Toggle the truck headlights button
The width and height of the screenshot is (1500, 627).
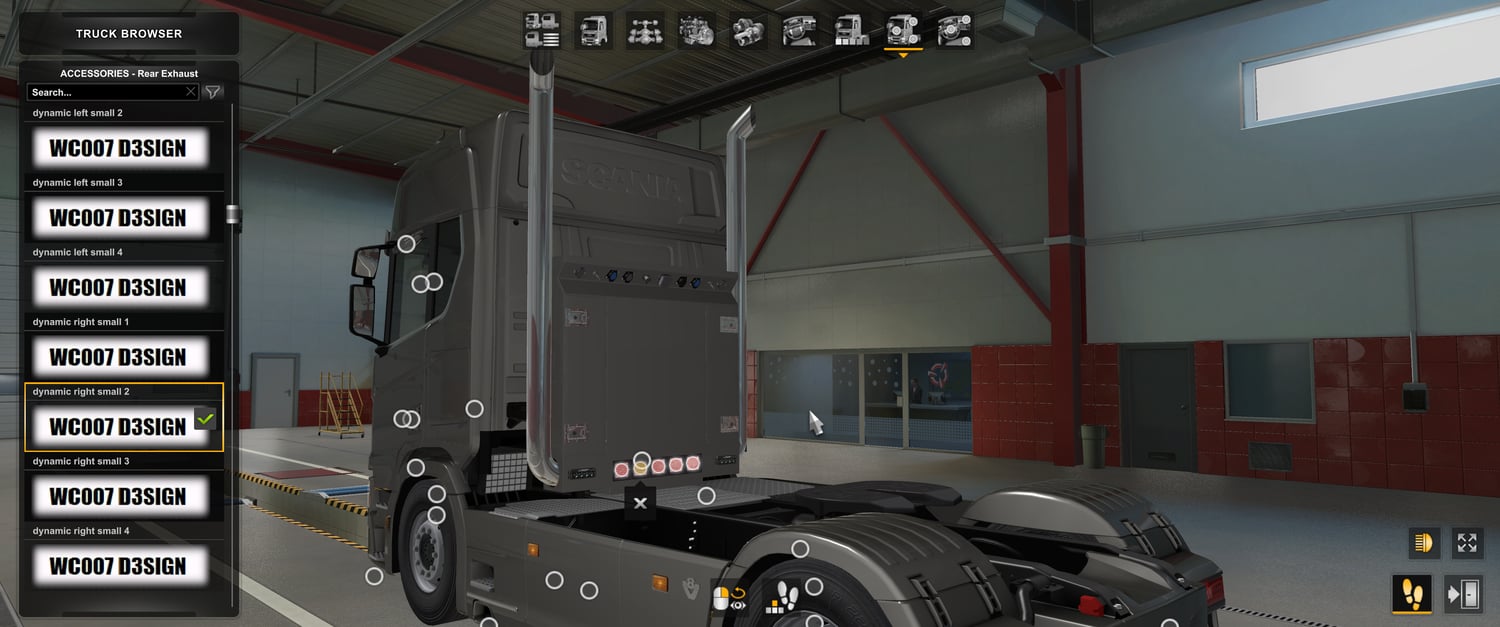pyautogui.click(x=1422, y=543)
